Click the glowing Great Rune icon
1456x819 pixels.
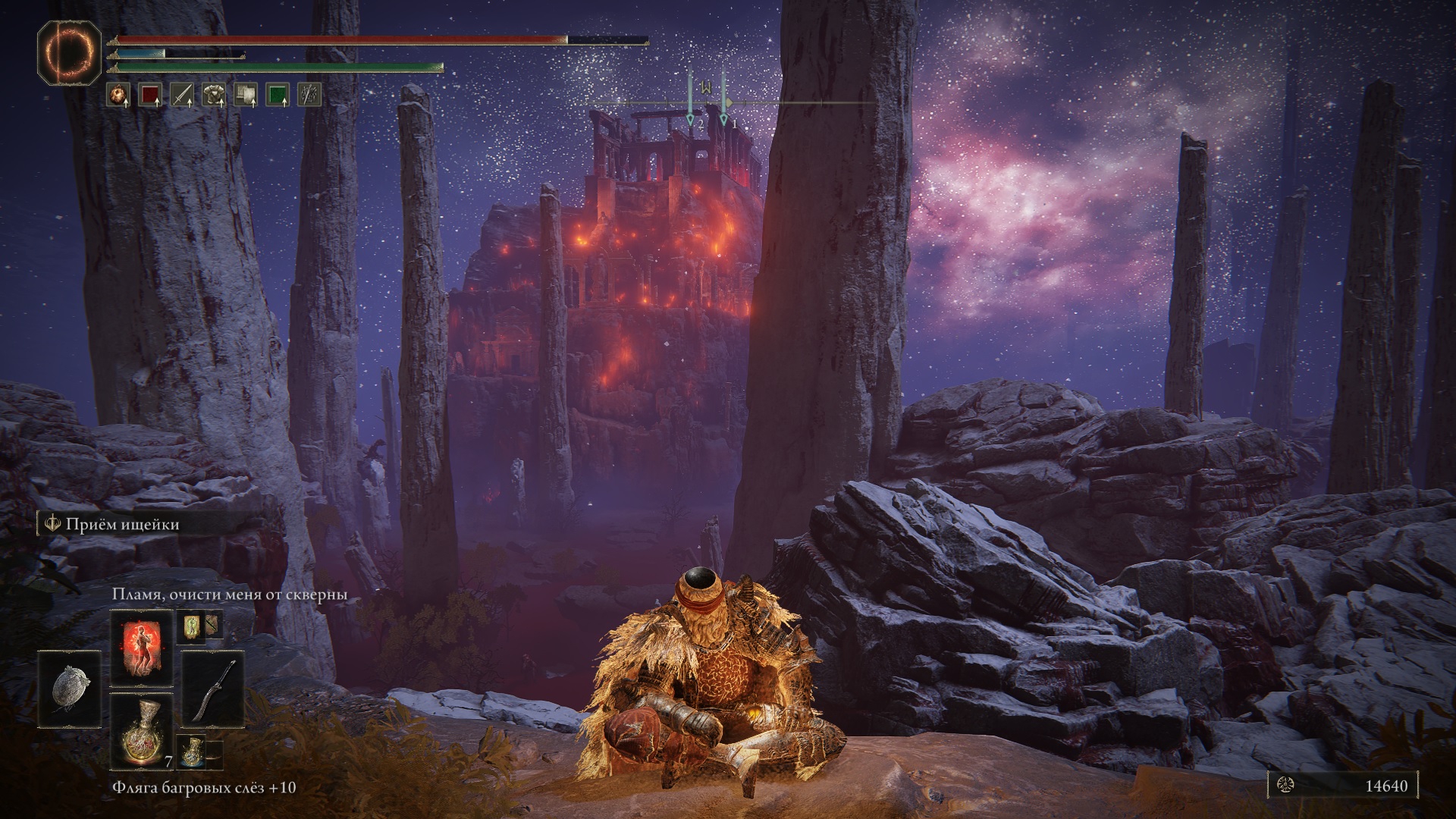tap(70, 52)
